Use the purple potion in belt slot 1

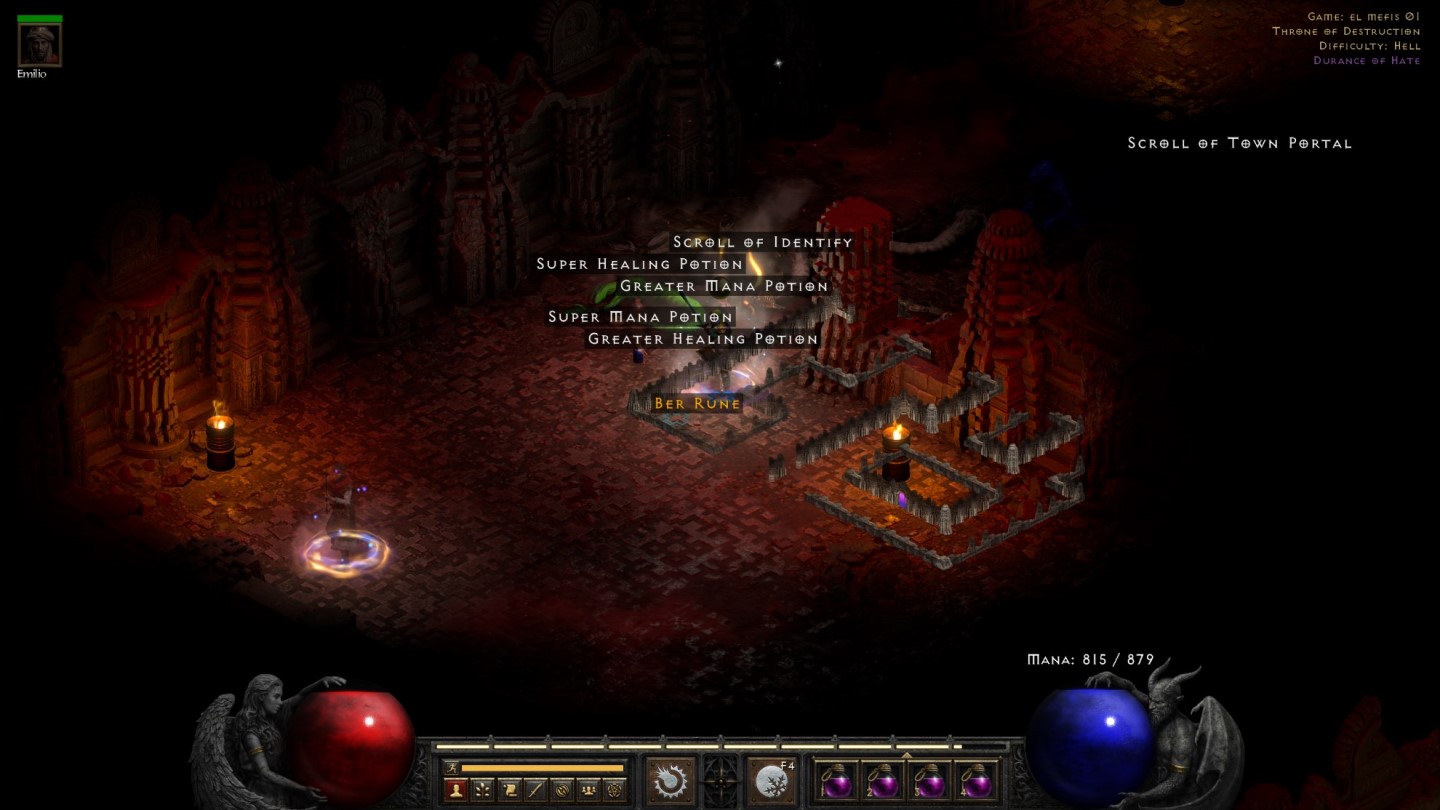click(836, 782)
